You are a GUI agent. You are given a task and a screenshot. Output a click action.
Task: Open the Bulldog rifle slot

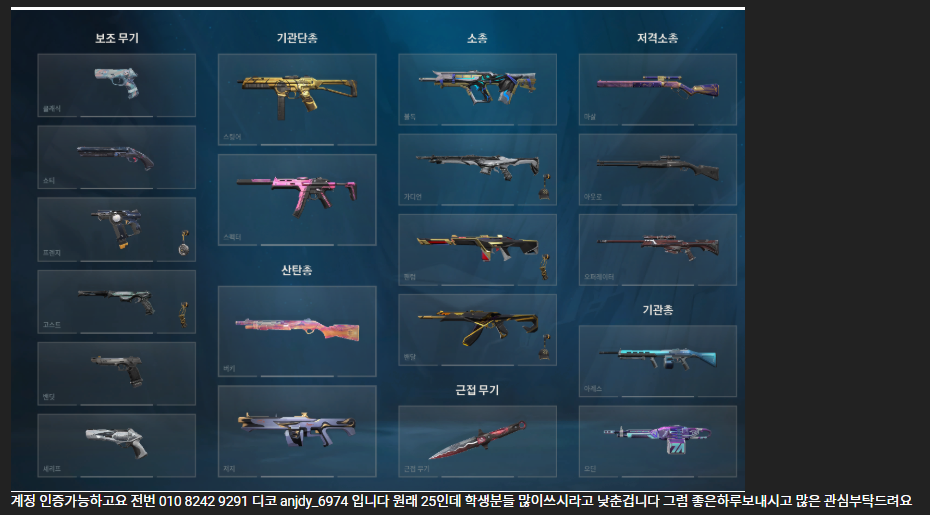pos(477,89)
